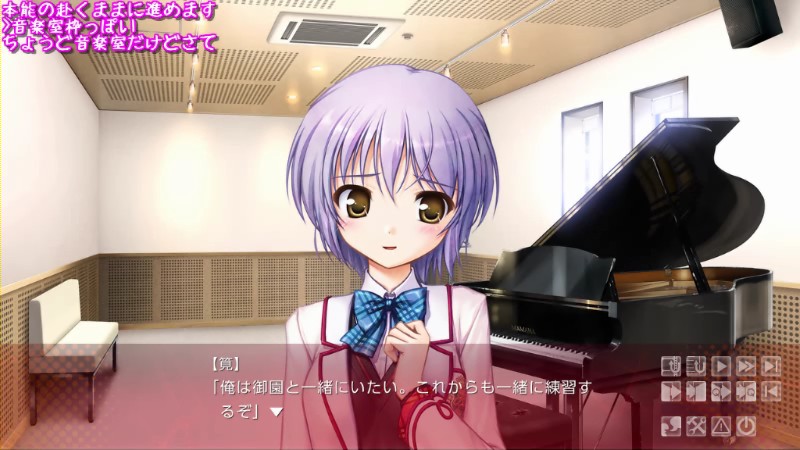The height and width of the screenshot is (450, 800).
Task: Open the text-lines backlog icon with return arrow
Action: pos(696,366)
